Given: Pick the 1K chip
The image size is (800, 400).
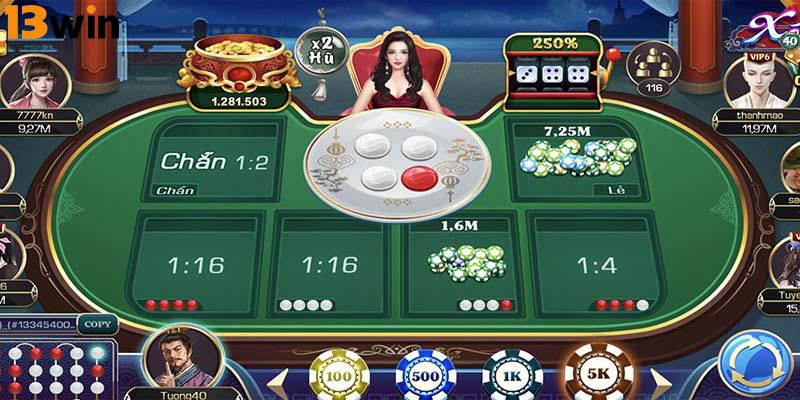Looking at the screenshot, I should (x=513, y=378).
